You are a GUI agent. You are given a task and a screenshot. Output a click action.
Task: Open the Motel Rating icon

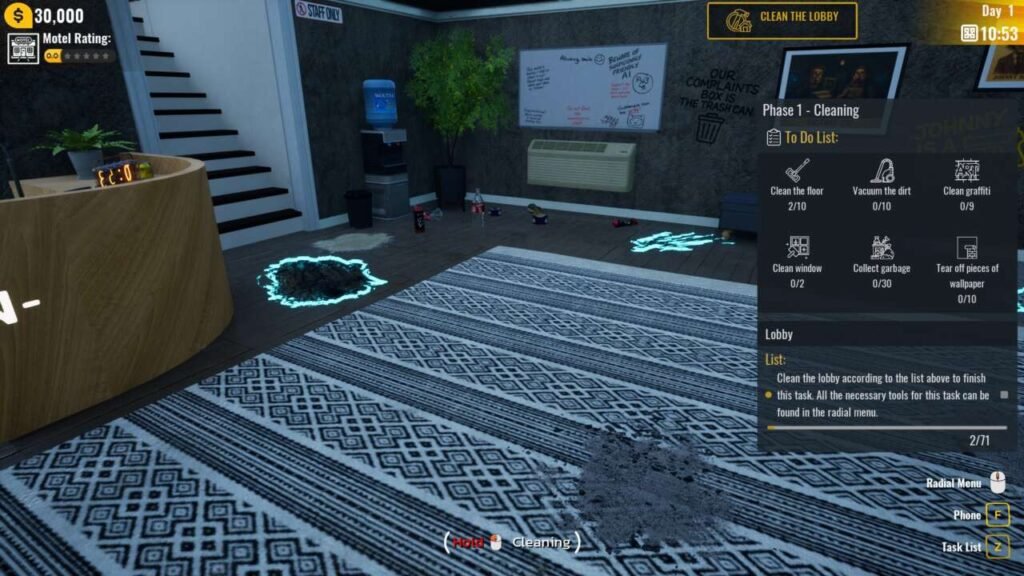(23, 48)
